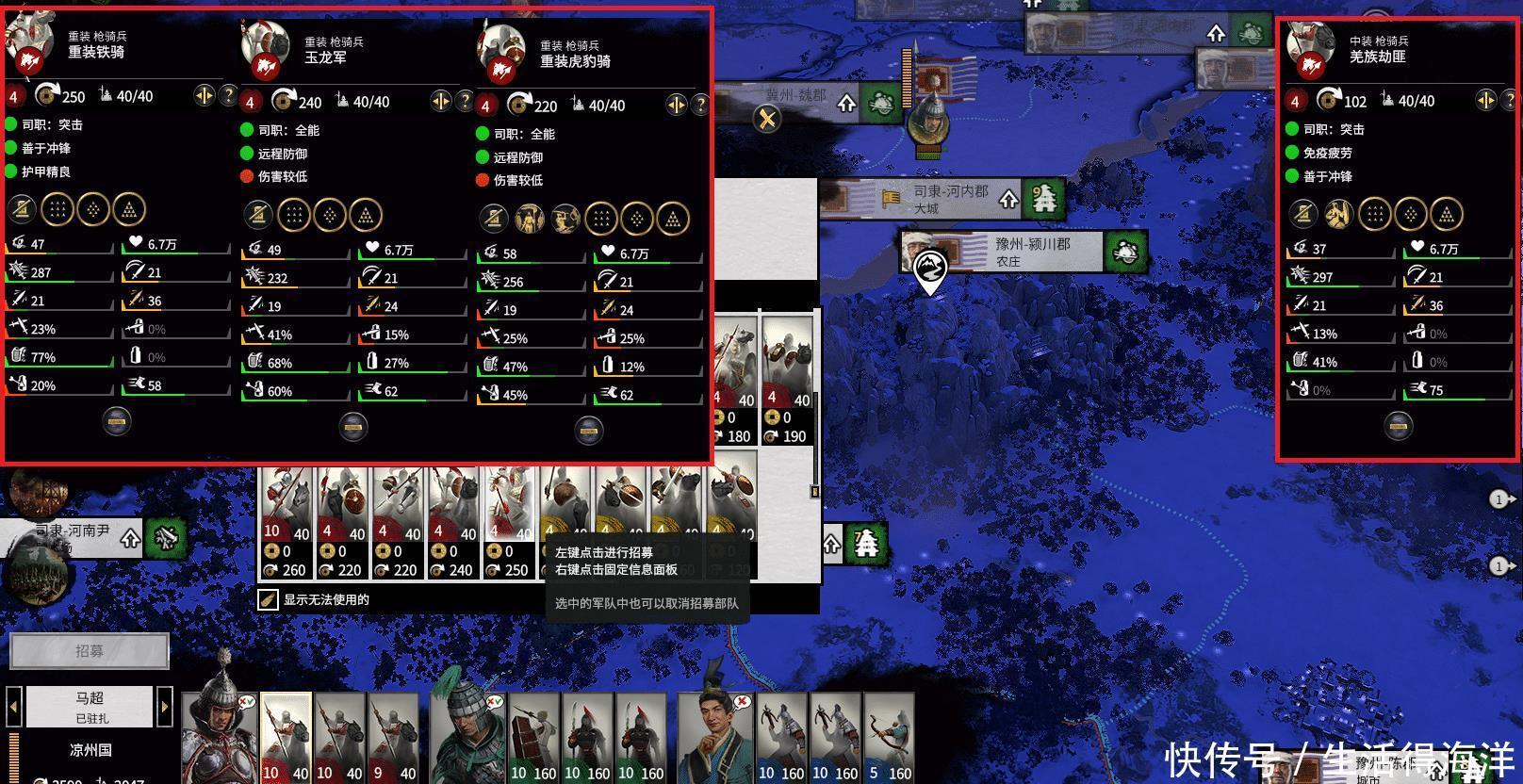
Task: Toggle the 显示无法使用的 checkbox
Action: coord(269,599)
